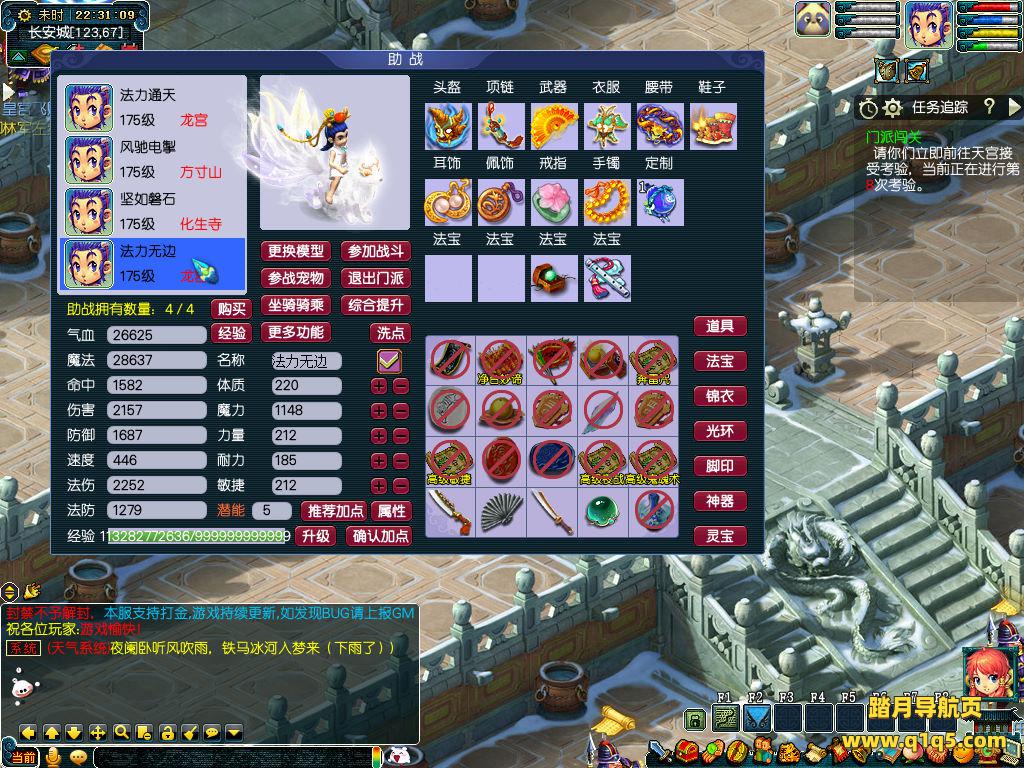
Task: Buy another helper with 购买
Action: [232, 309]
